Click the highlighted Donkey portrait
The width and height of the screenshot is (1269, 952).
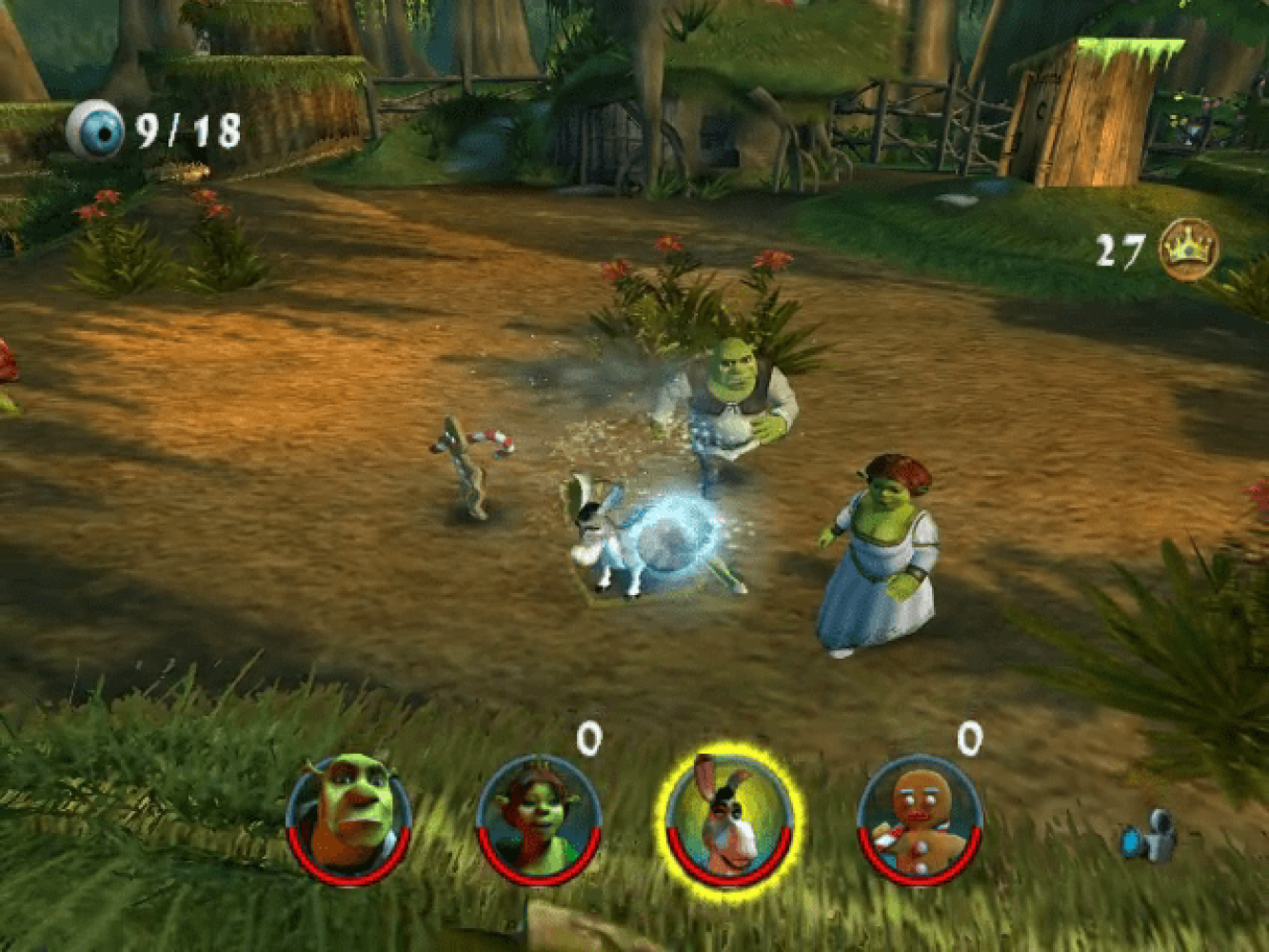point(729,818)
